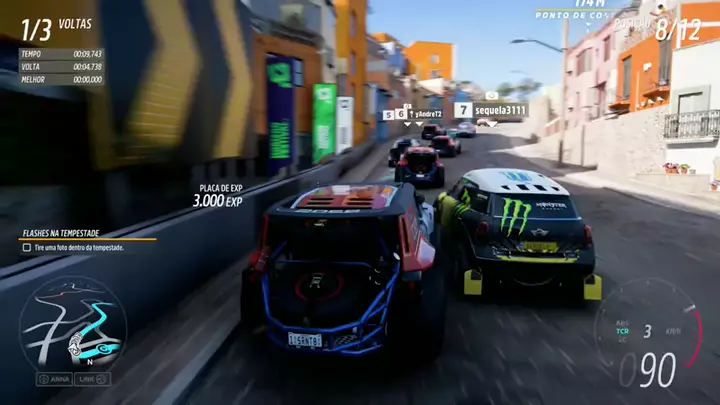
Task: Select the yAndreT2 player name tag
Action: [x=427, y=114]
